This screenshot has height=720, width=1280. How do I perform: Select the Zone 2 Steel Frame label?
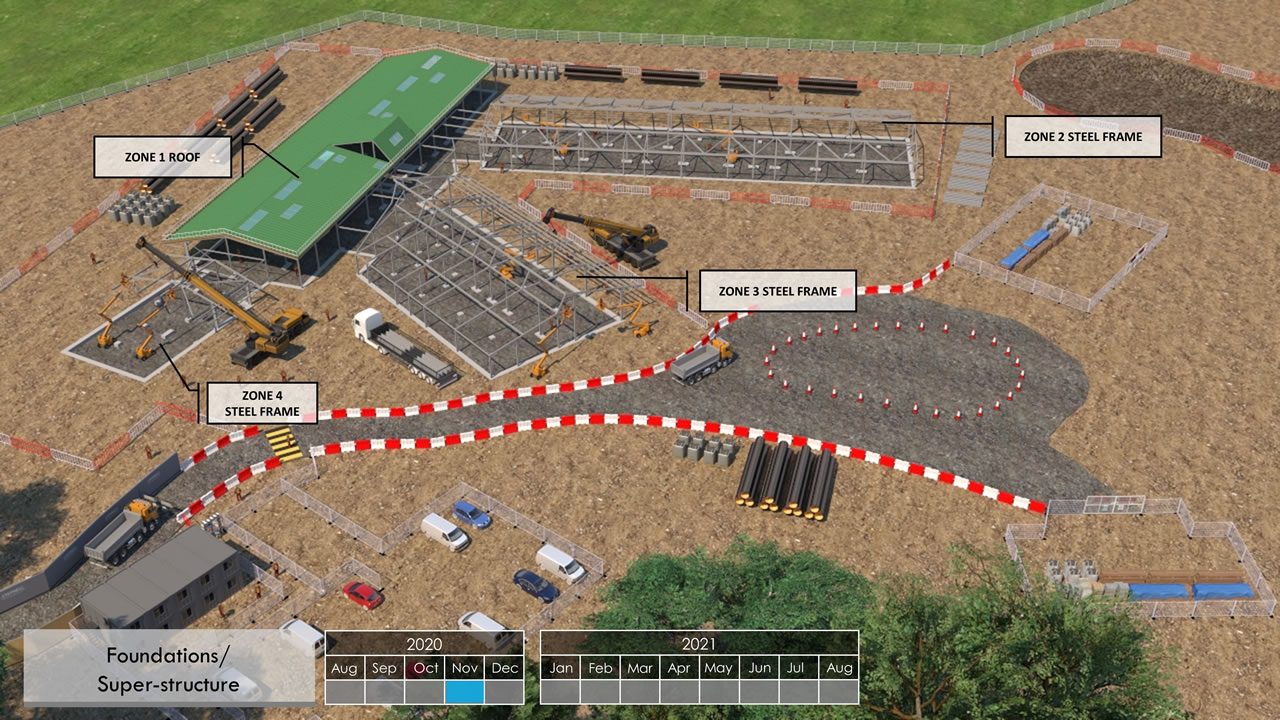(x=1082, y=136)
